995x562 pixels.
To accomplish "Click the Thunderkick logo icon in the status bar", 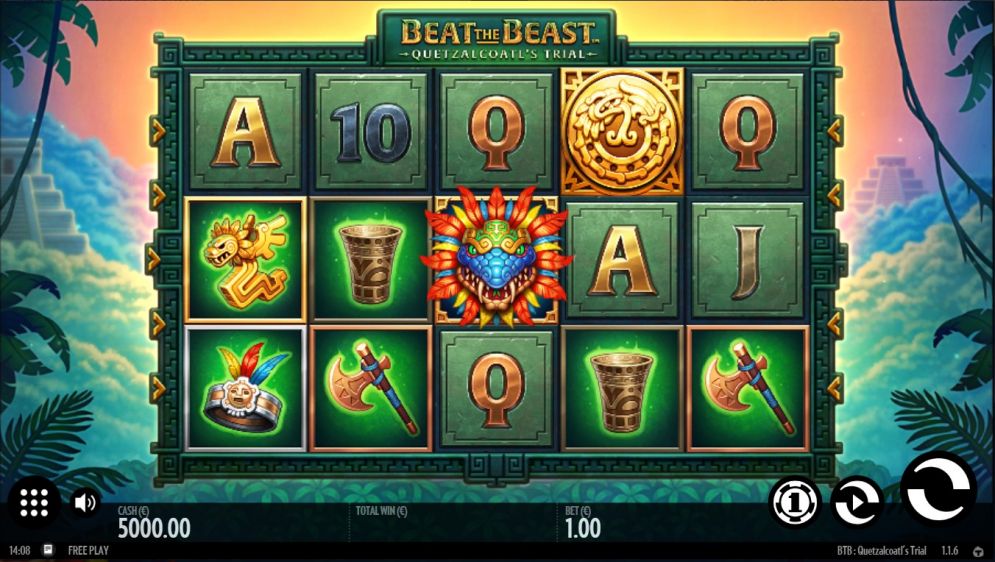I will [977, 551].
